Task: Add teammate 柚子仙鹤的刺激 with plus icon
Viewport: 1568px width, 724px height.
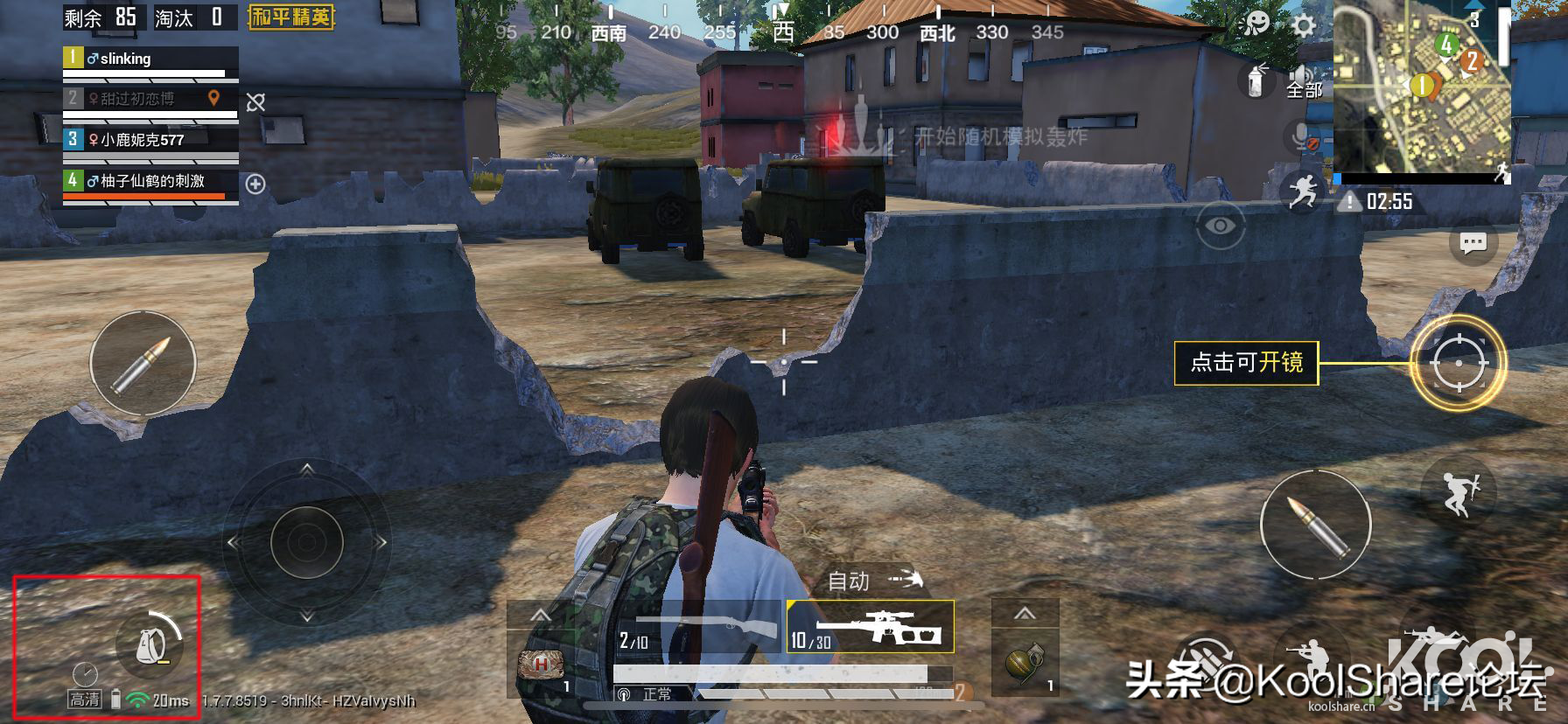Action: point(255,184)
